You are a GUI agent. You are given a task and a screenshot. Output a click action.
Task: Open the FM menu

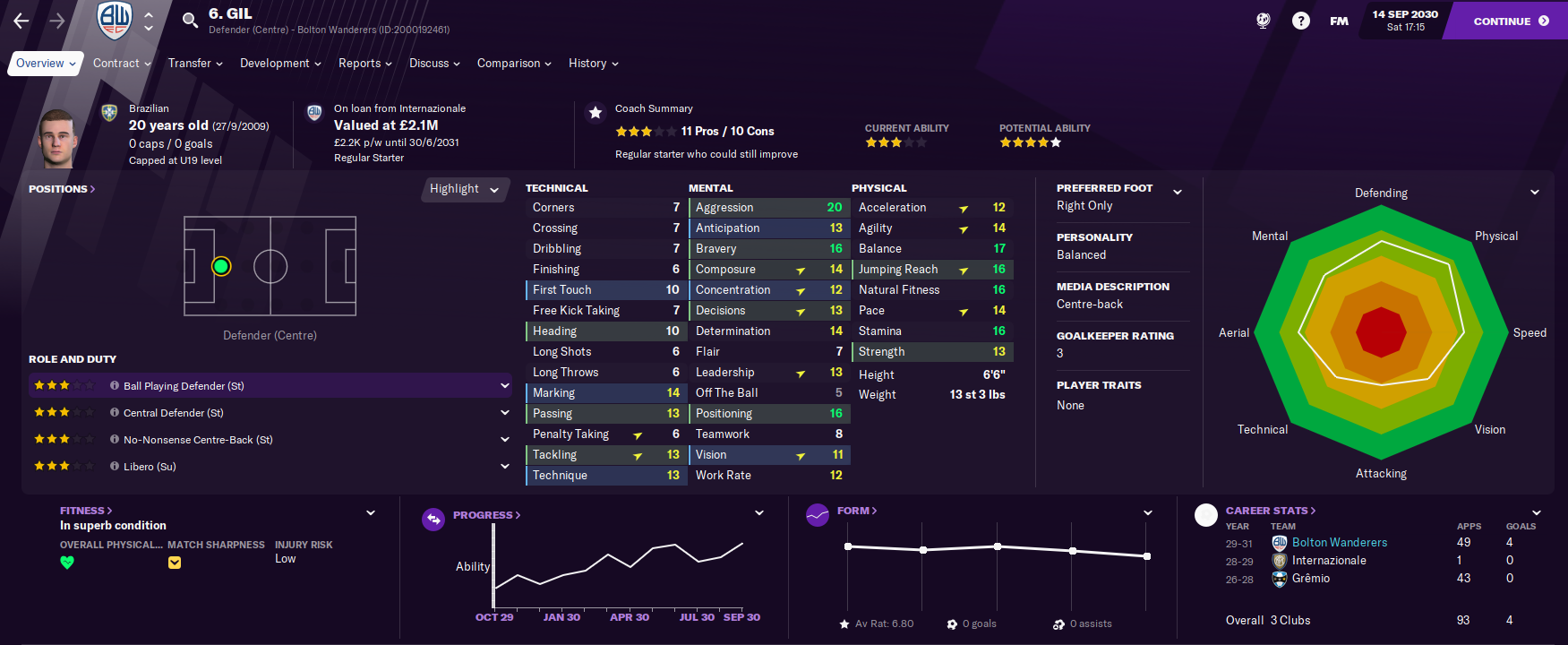1339,21
